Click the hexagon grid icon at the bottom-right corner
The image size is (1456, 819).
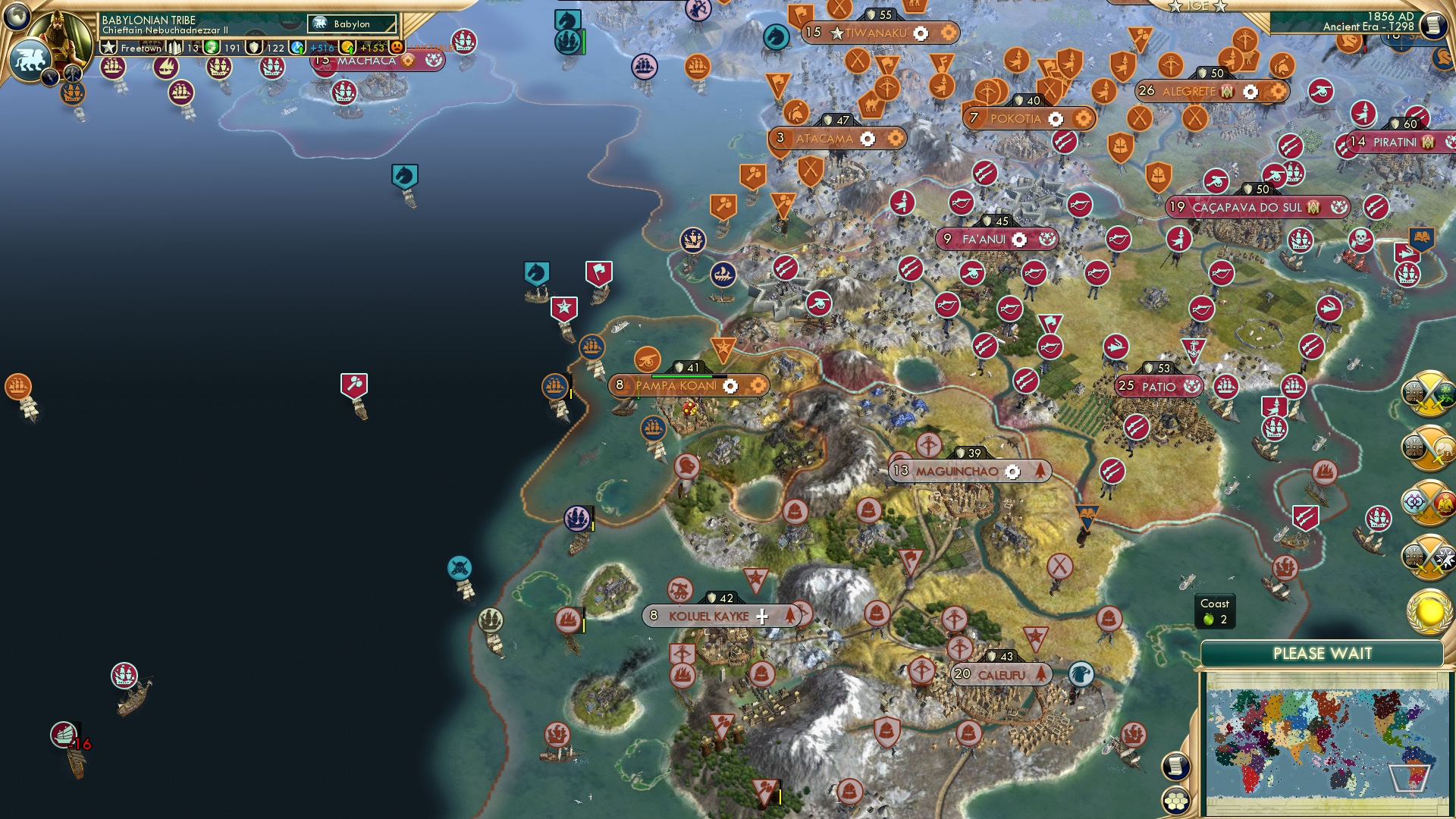(x=1175, y=801)
